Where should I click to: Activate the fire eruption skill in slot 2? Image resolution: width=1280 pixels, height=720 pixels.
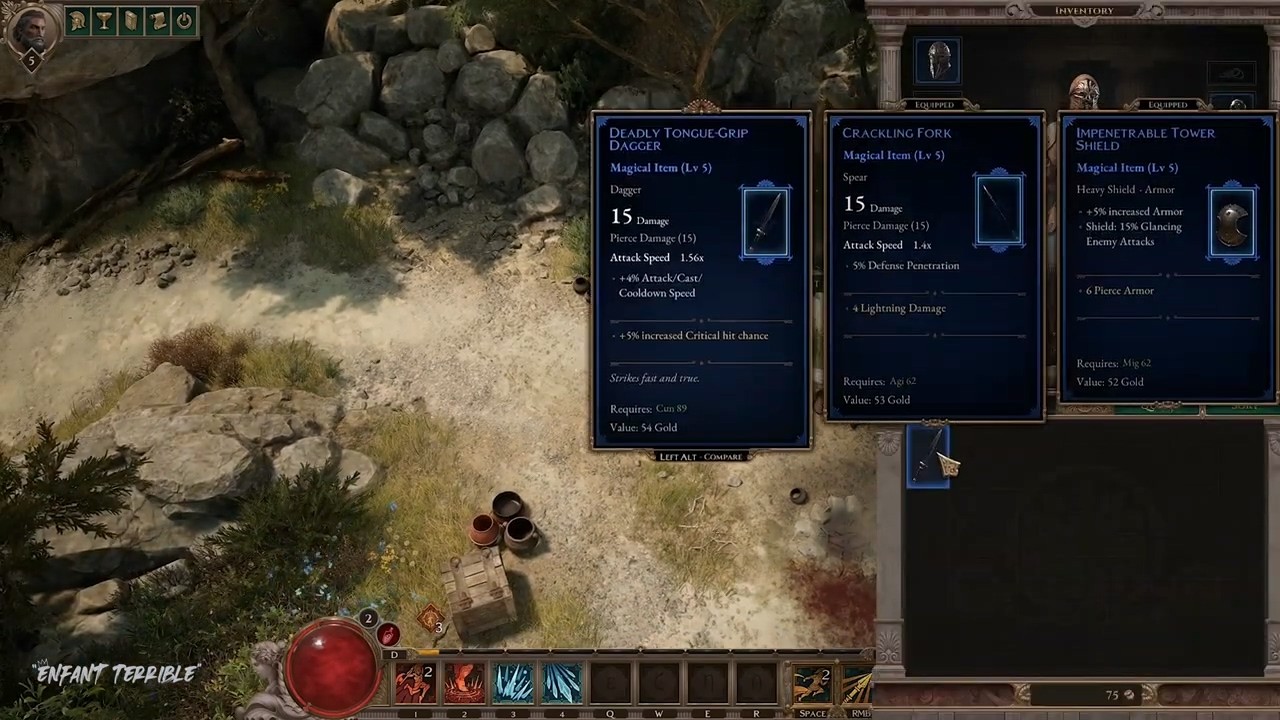464,684
